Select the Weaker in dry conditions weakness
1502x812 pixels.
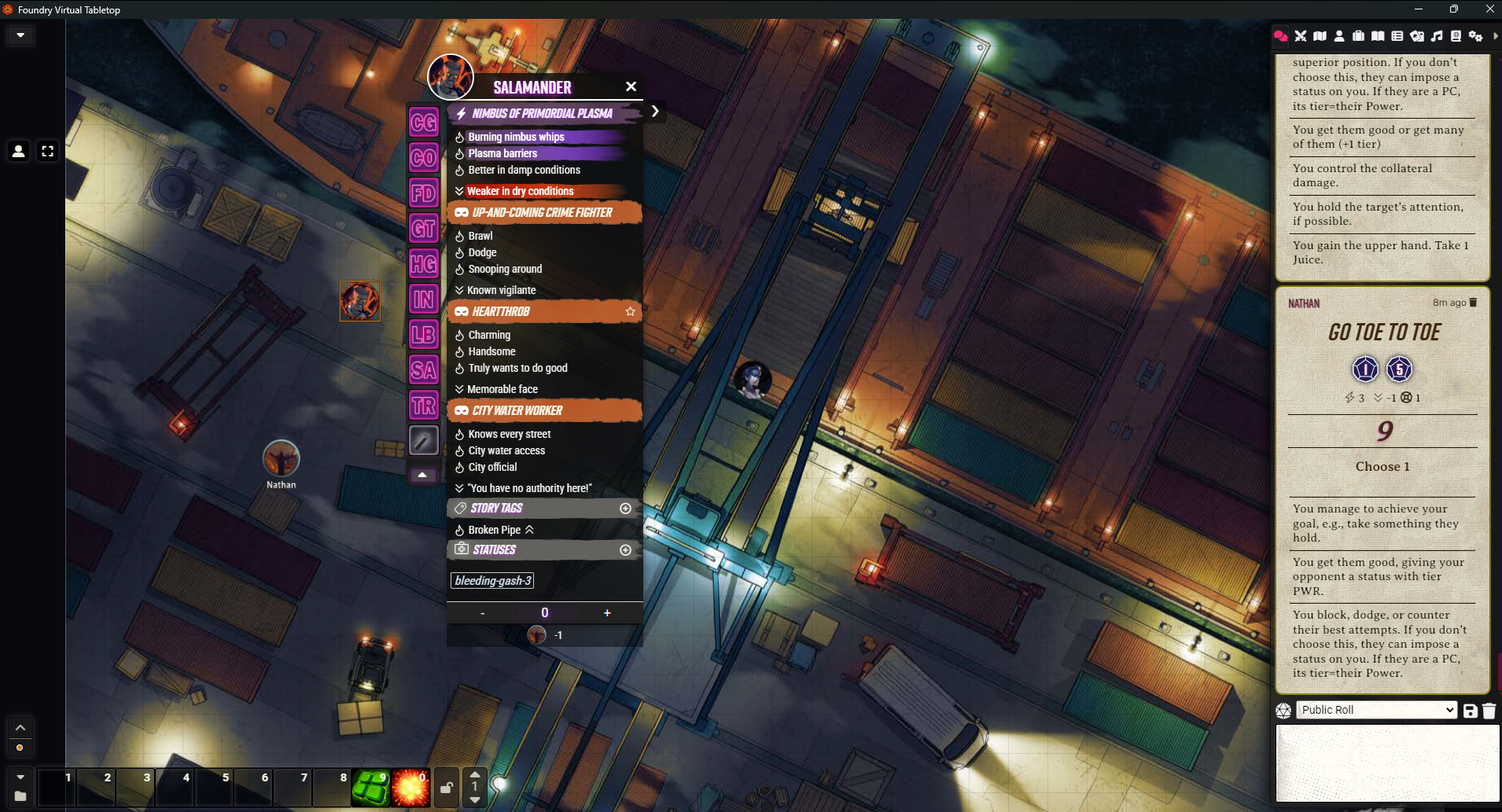520,191
